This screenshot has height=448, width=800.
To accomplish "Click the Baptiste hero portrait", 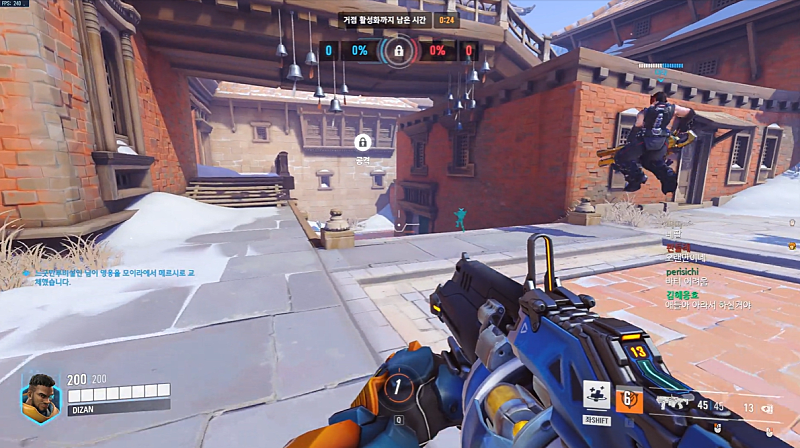I will [x=40, y=397].
